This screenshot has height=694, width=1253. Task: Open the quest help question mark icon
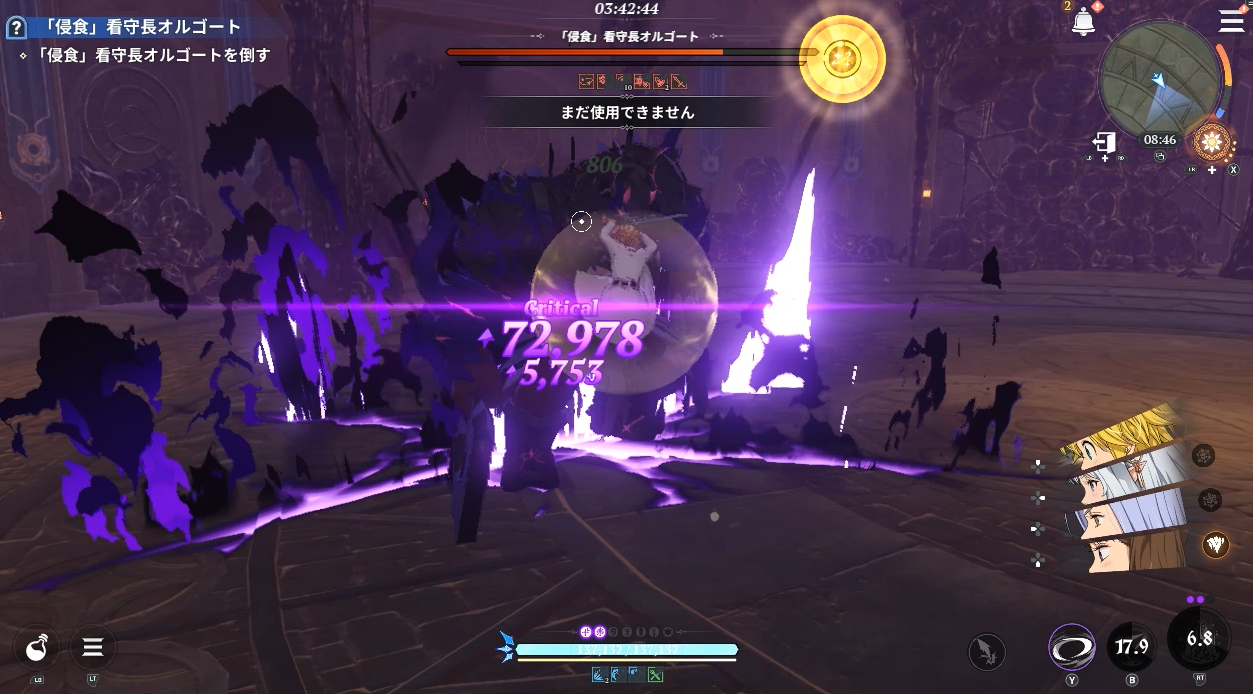click(15, 28)
